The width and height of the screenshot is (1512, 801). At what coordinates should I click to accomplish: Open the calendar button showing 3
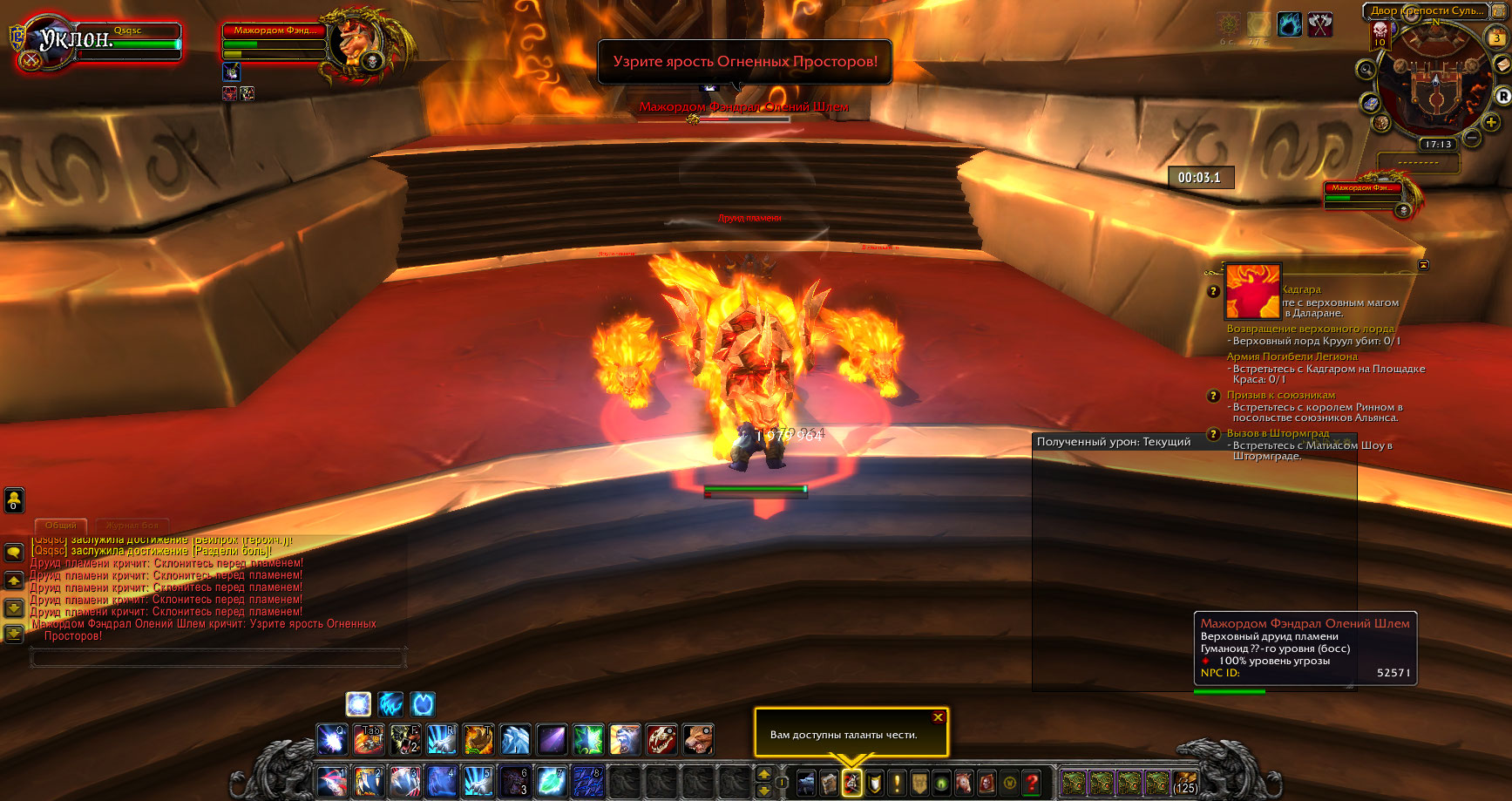point(1495,37)
